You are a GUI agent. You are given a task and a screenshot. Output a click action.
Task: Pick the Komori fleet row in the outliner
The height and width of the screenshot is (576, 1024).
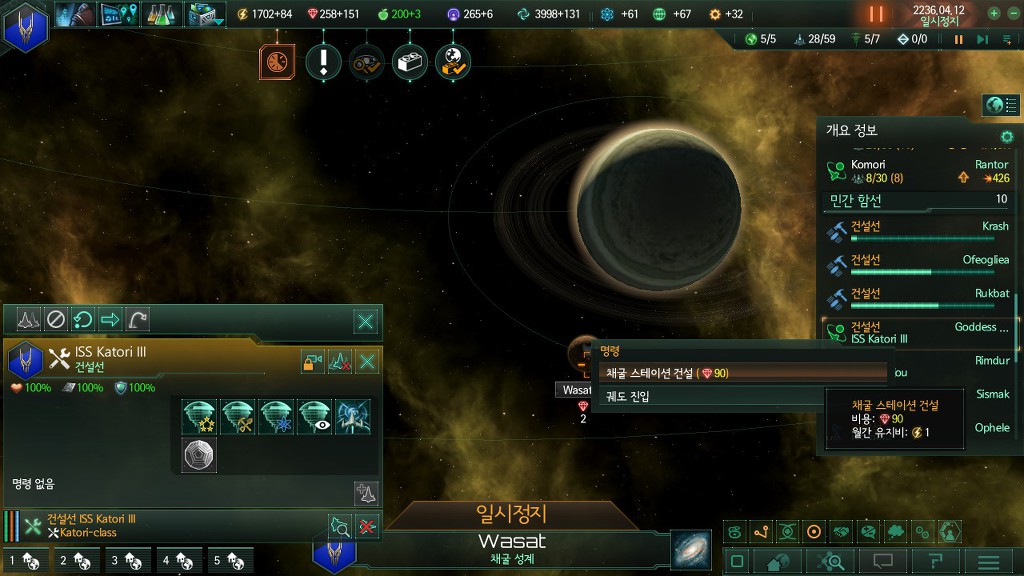[x=920, y=171]
